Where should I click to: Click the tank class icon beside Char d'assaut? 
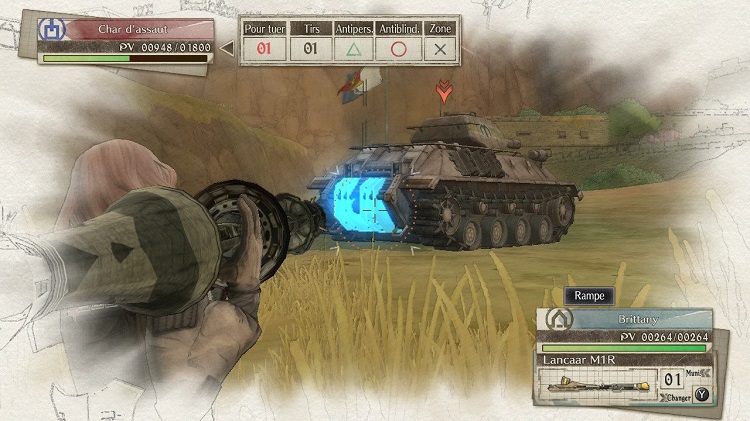pos(52,29)
